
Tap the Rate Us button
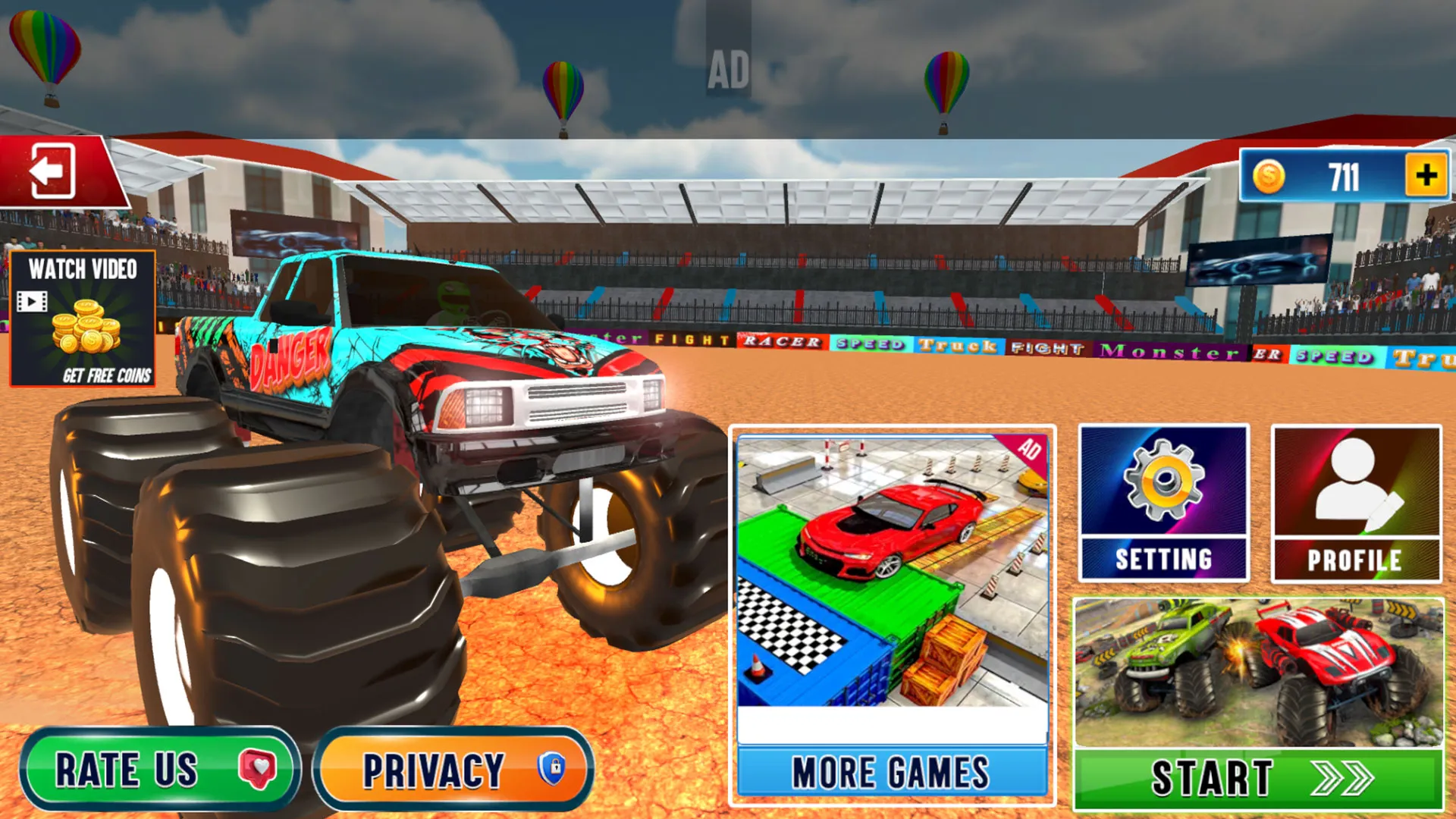coord(159,769)
